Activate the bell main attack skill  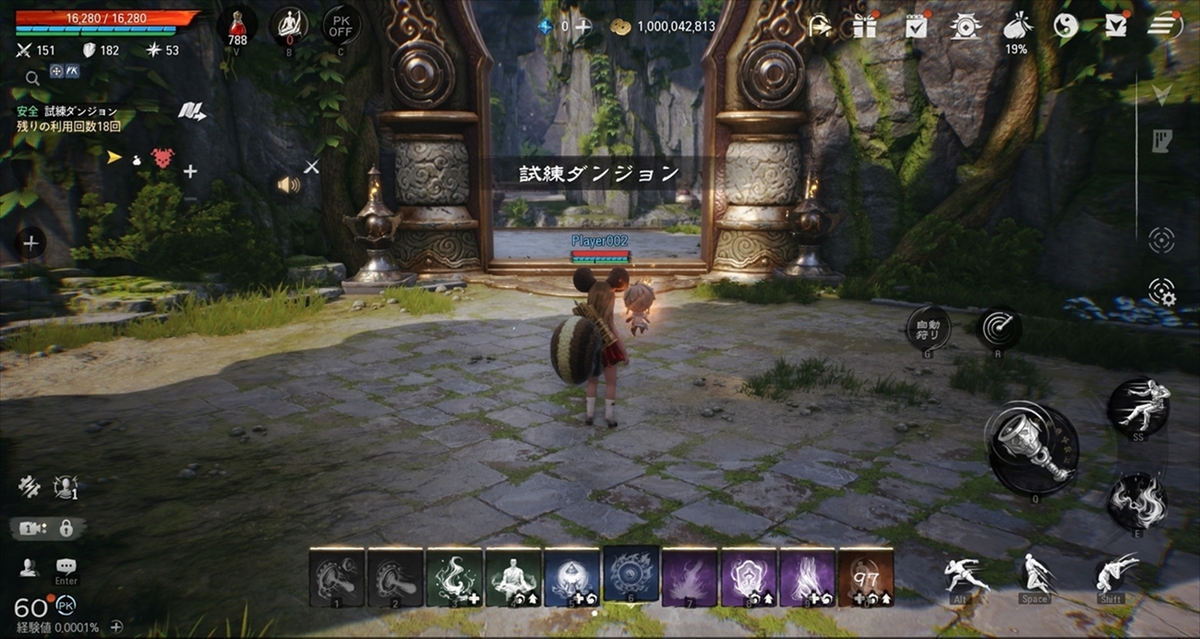coord(1032,449)
